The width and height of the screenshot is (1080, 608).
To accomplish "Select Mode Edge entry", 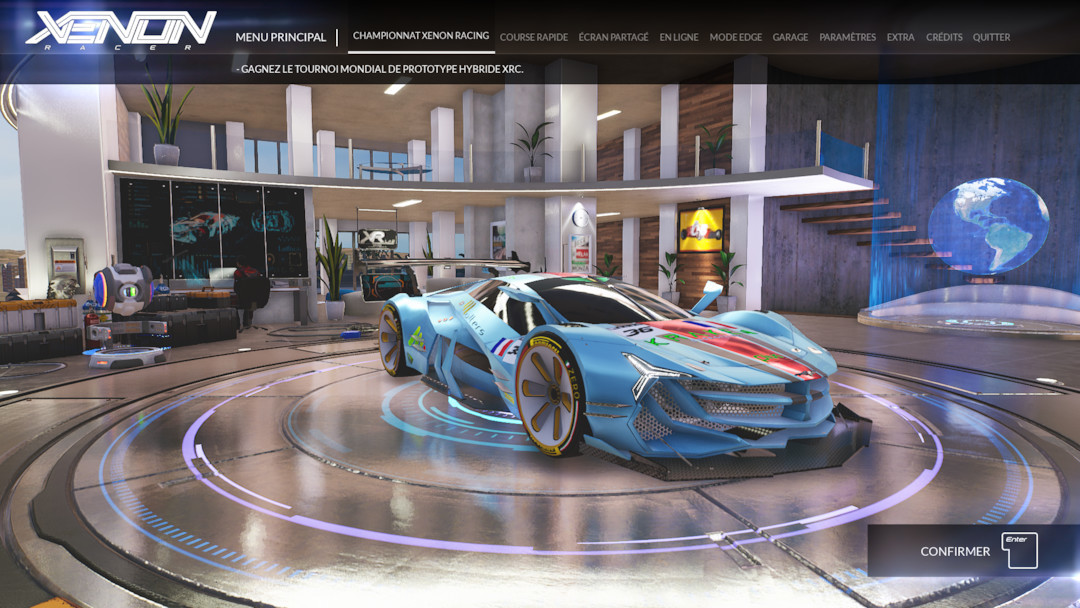I will tap(735, 37).
